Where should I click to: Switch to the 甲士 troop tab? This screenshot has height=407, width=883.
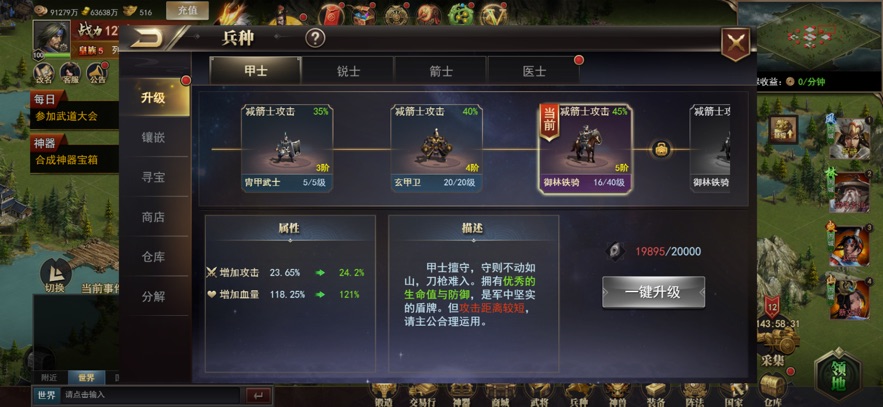pyautogui.click(x=255, y=71)
